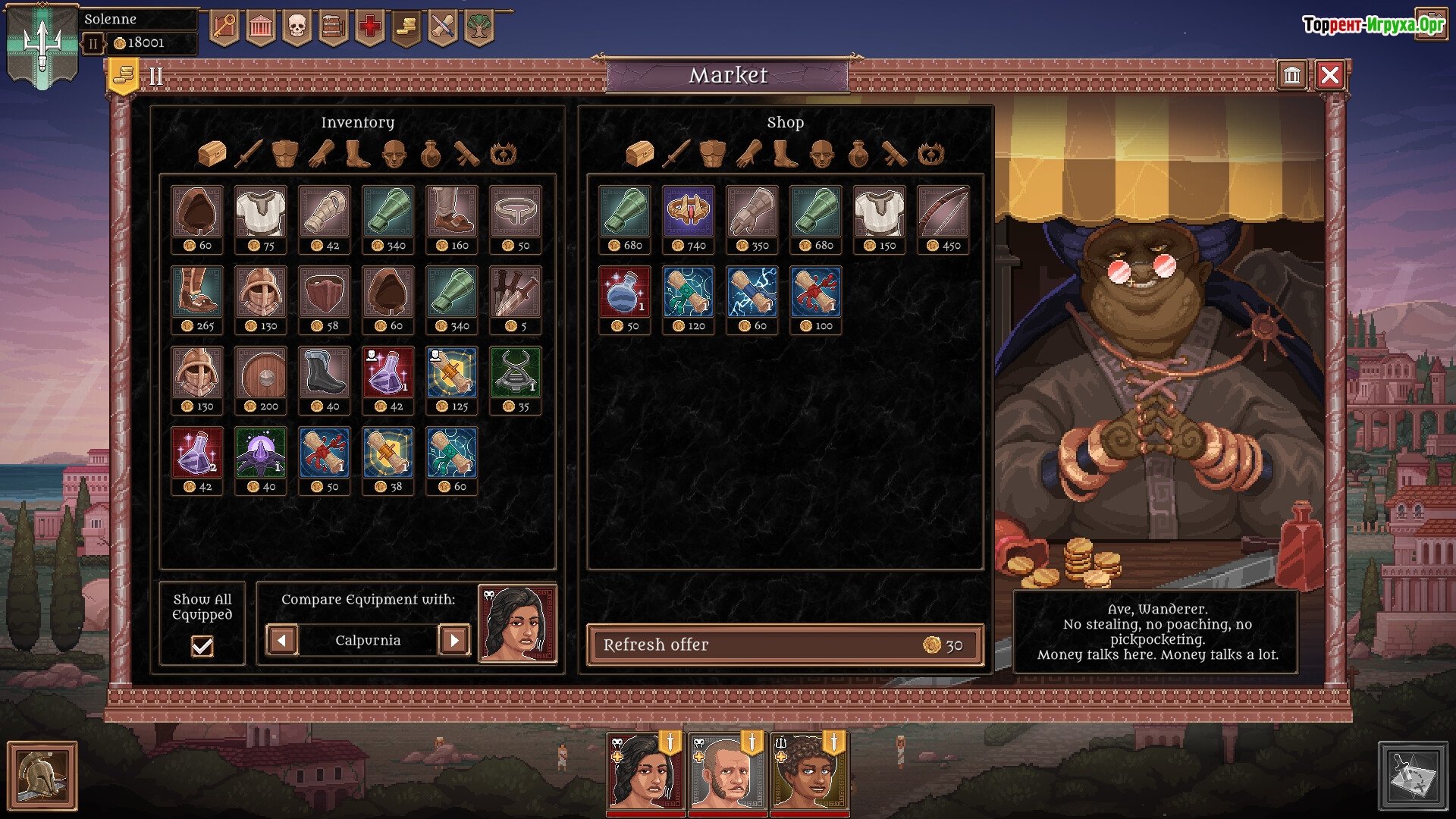Close the Market window
Viewport: 1456px width, 819px height.
[x=1329, y=75]
